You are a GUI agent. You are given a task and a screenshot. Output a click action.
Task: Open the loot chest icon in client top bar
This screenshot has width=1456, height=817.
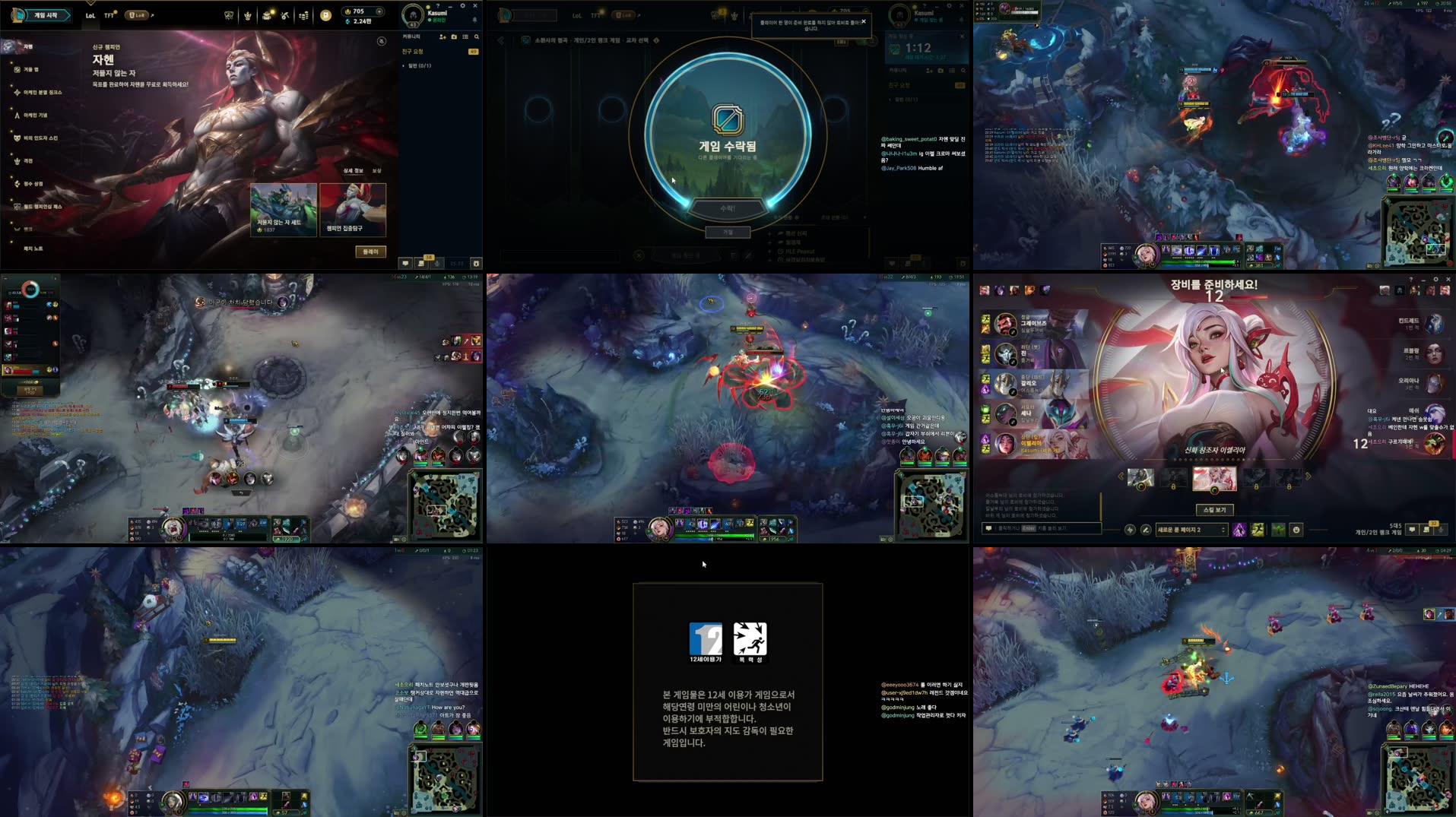[x=266, y=14]
